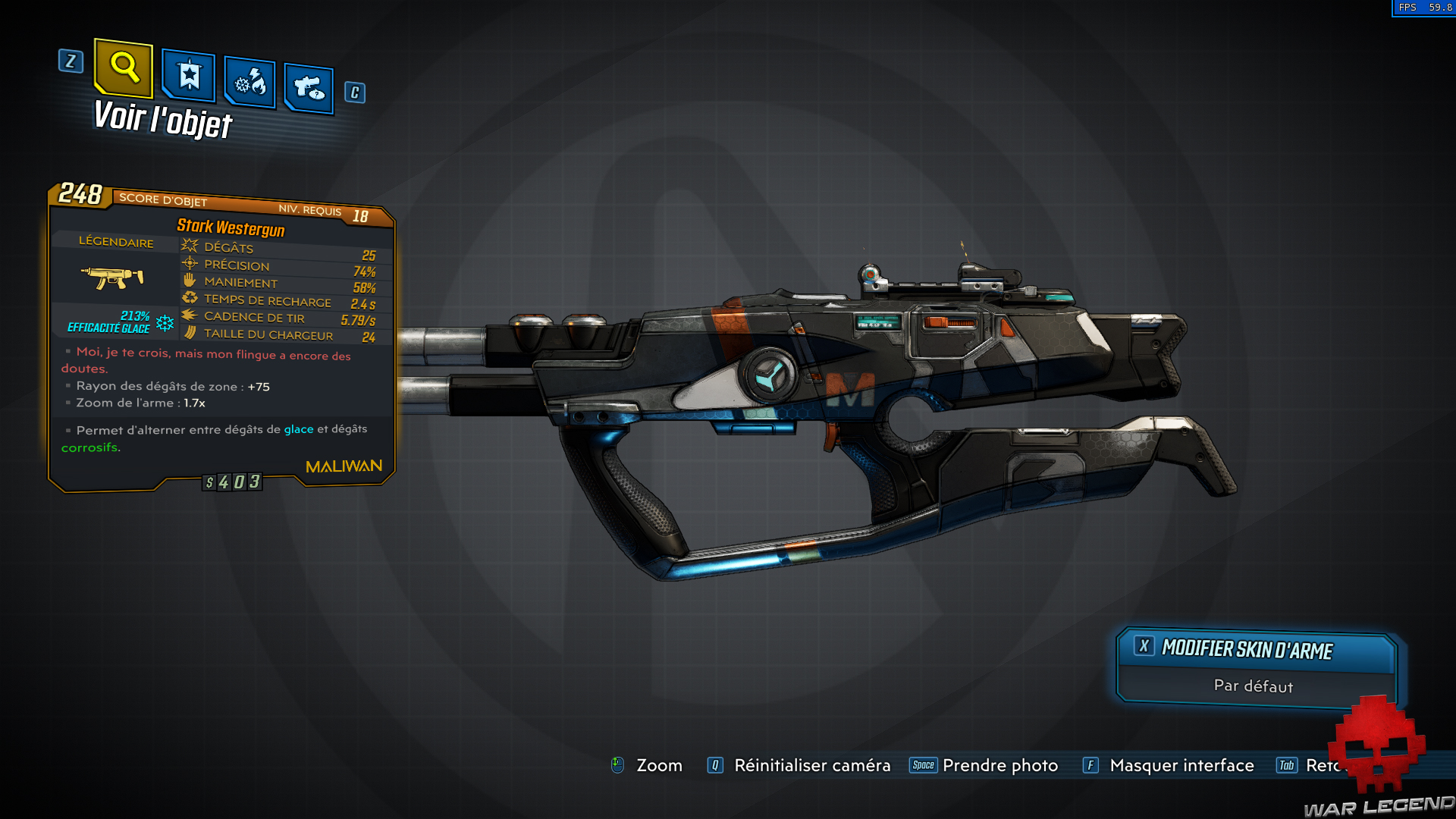Viewport: 1456px width, 819px height.
Task: Click Réinitialiser caméra option
Action: [812, 766]
